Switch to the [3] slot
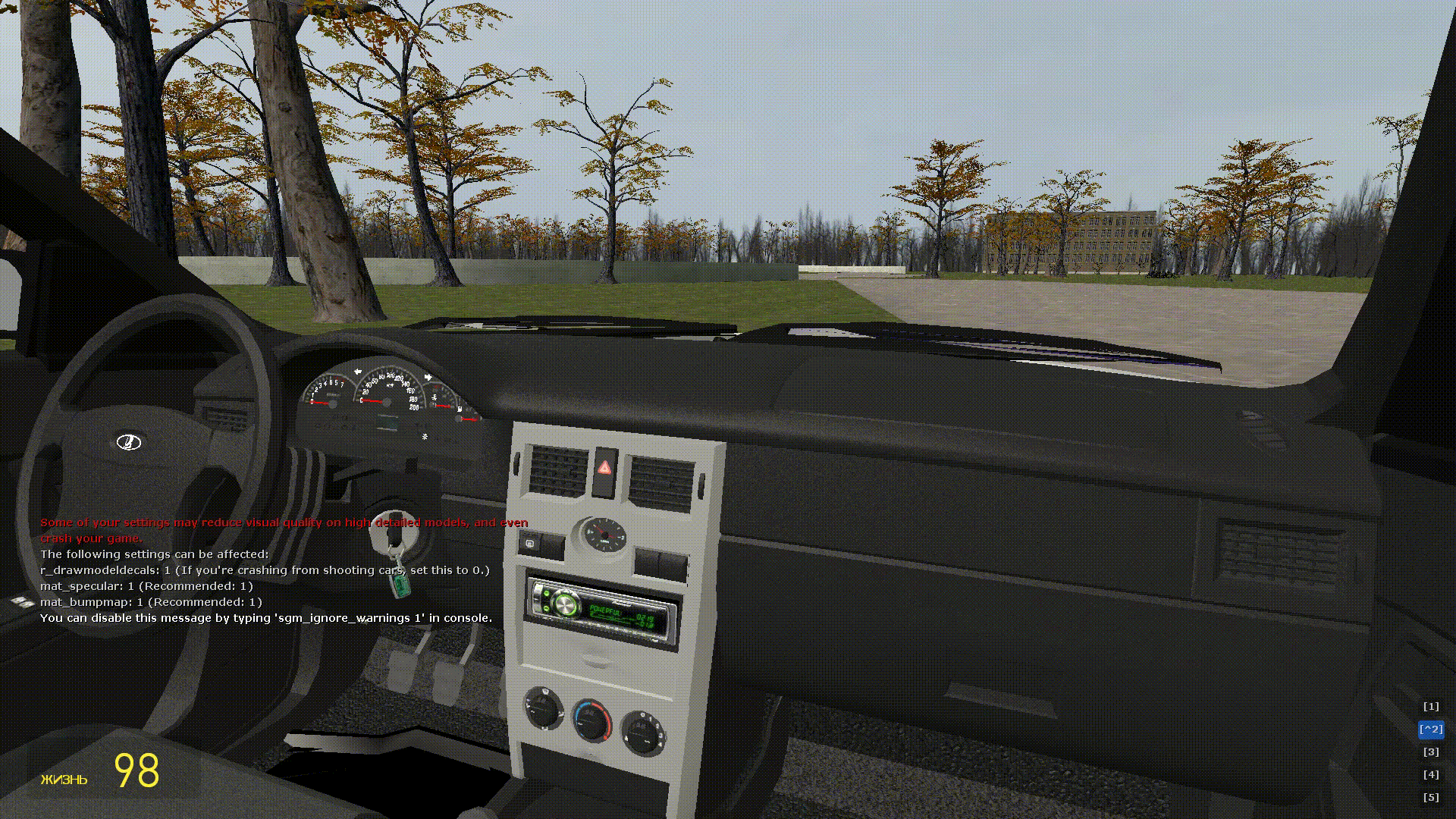The image size is (1456, 819). 1430,752
